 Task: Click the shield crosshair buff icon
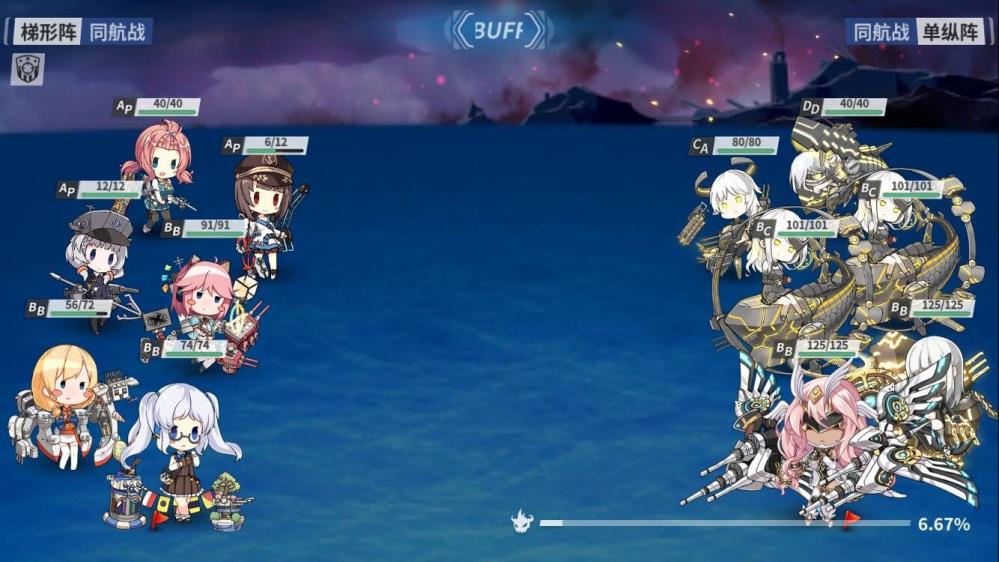tap(28, 69)
